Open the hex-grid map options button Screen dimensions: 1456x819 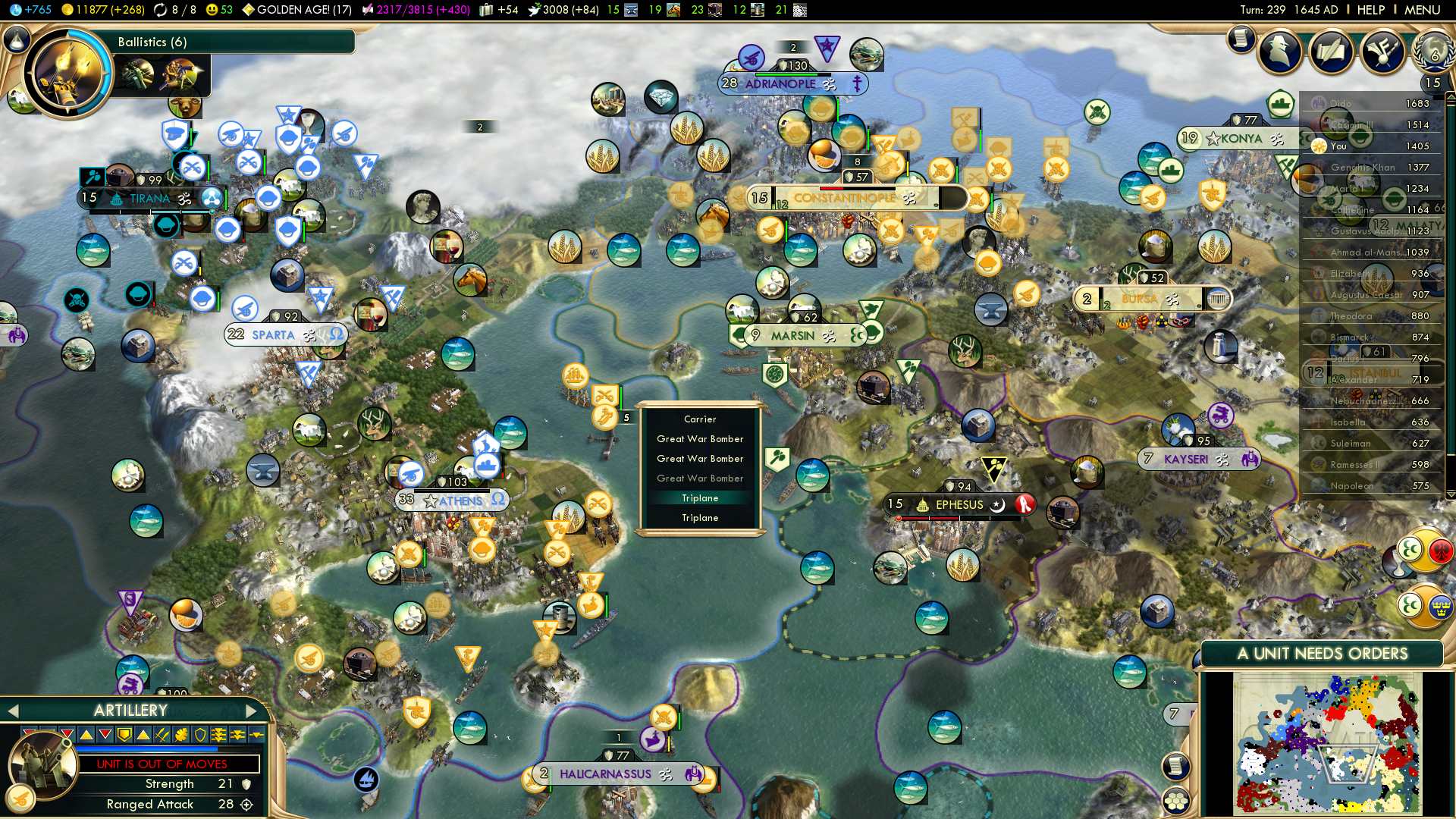click(1175, 800)
